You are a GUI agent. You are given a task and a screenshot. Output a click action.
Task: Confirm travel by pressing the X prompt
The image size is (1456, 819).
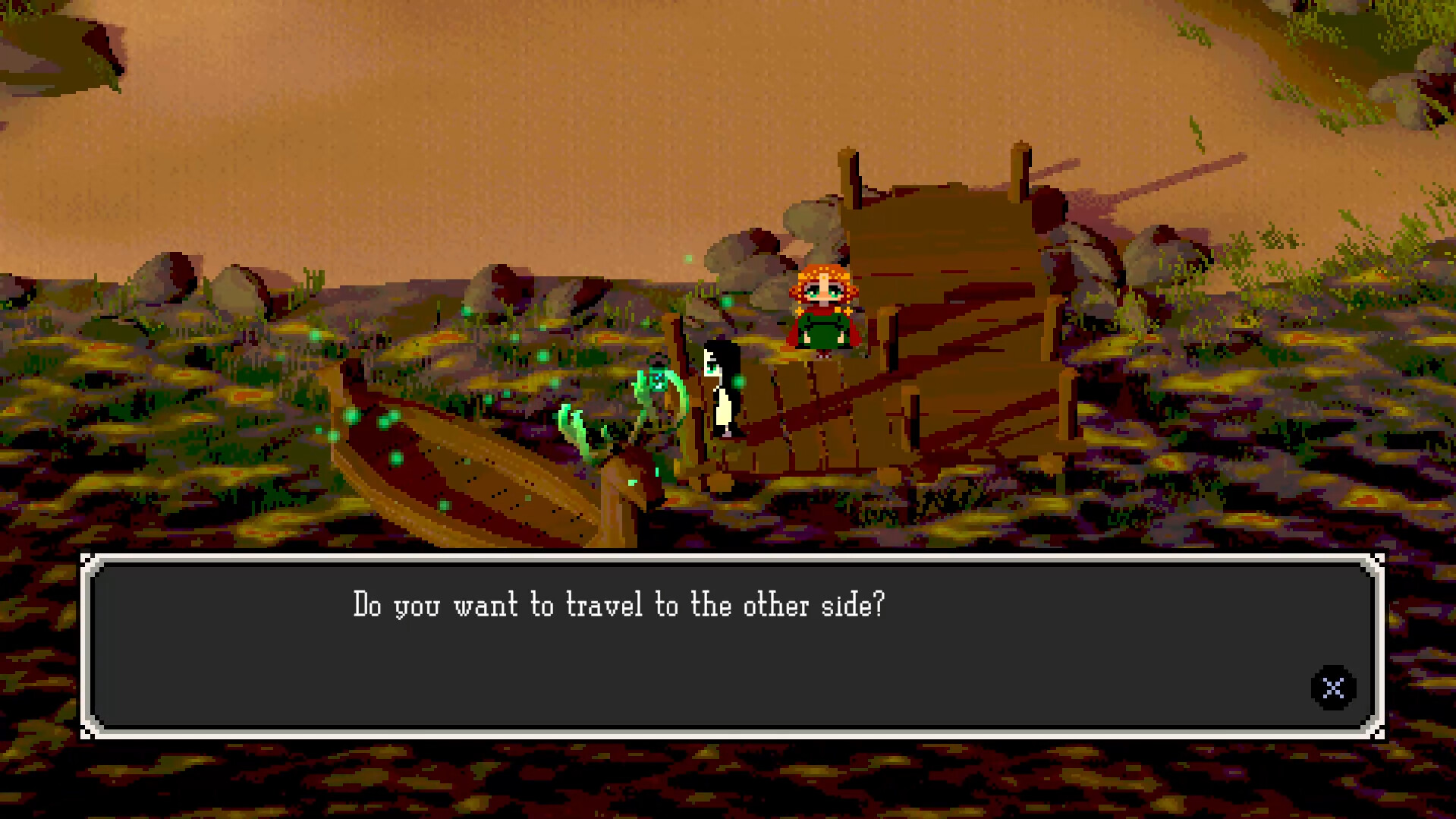[x=1332, y=688]
